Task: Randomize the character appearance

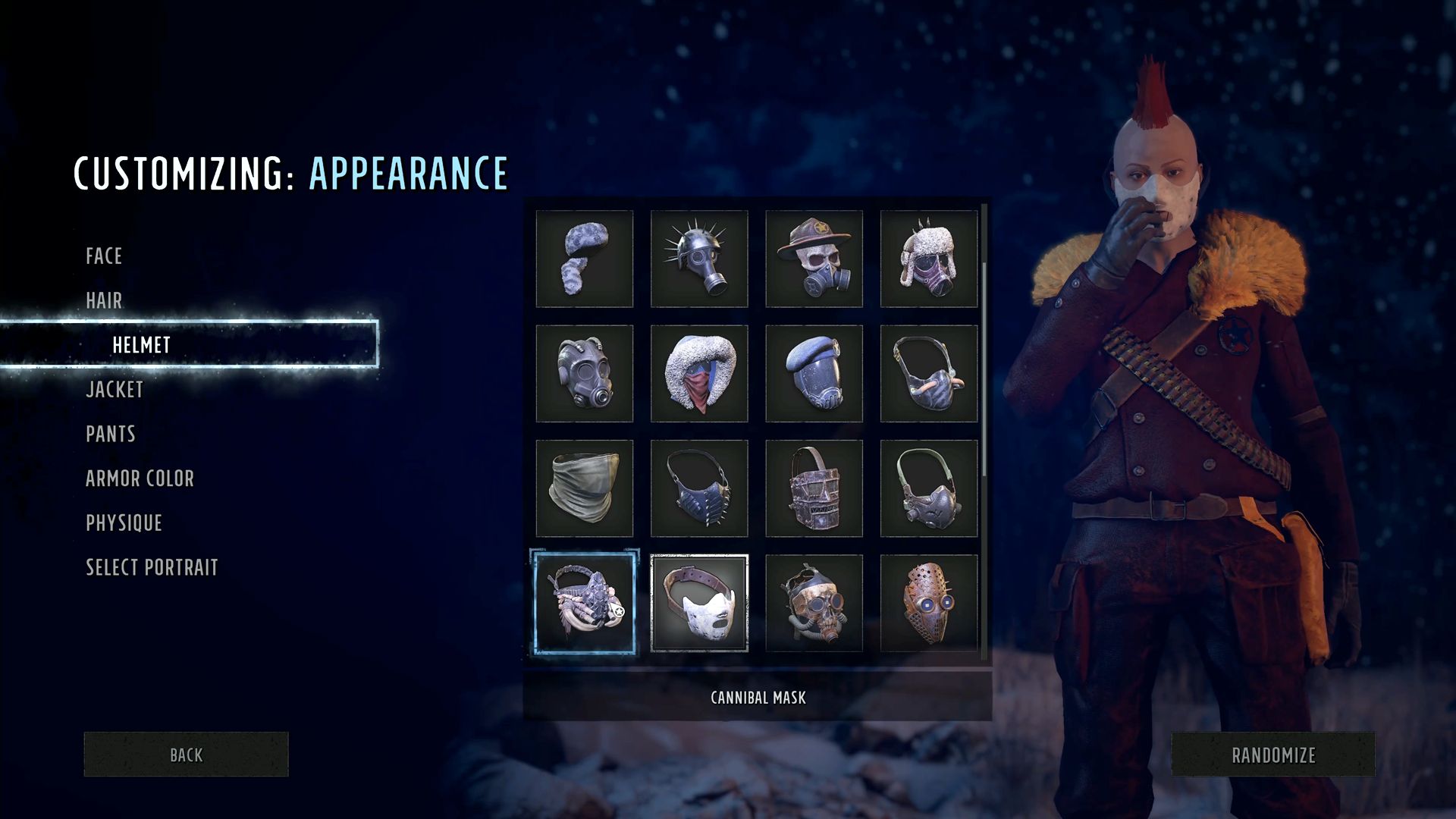Action: [x=1273, y=755]
